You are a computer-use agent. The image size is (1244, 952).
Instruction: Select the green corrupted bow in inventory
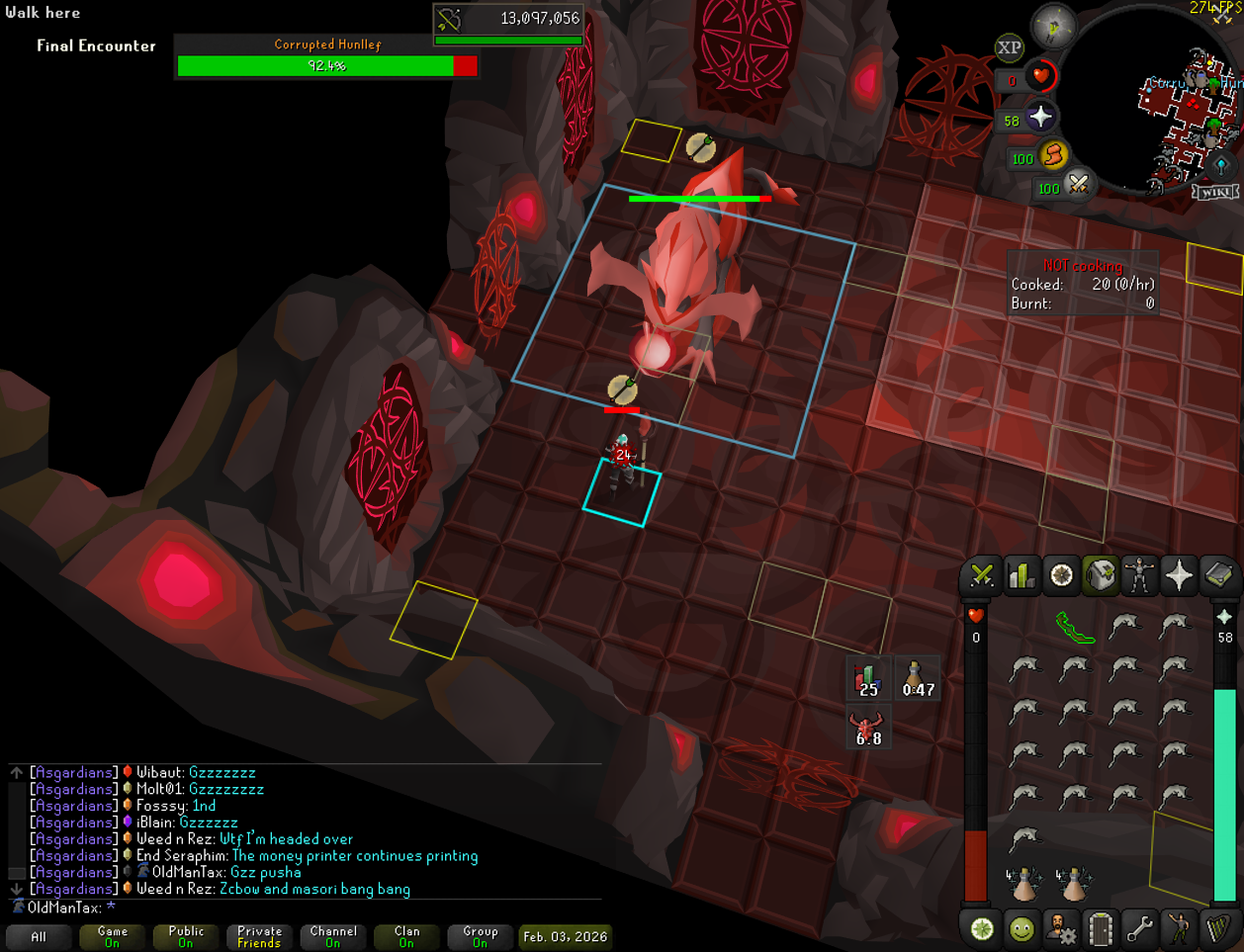pyautogui.click(x=1075, y=627)
